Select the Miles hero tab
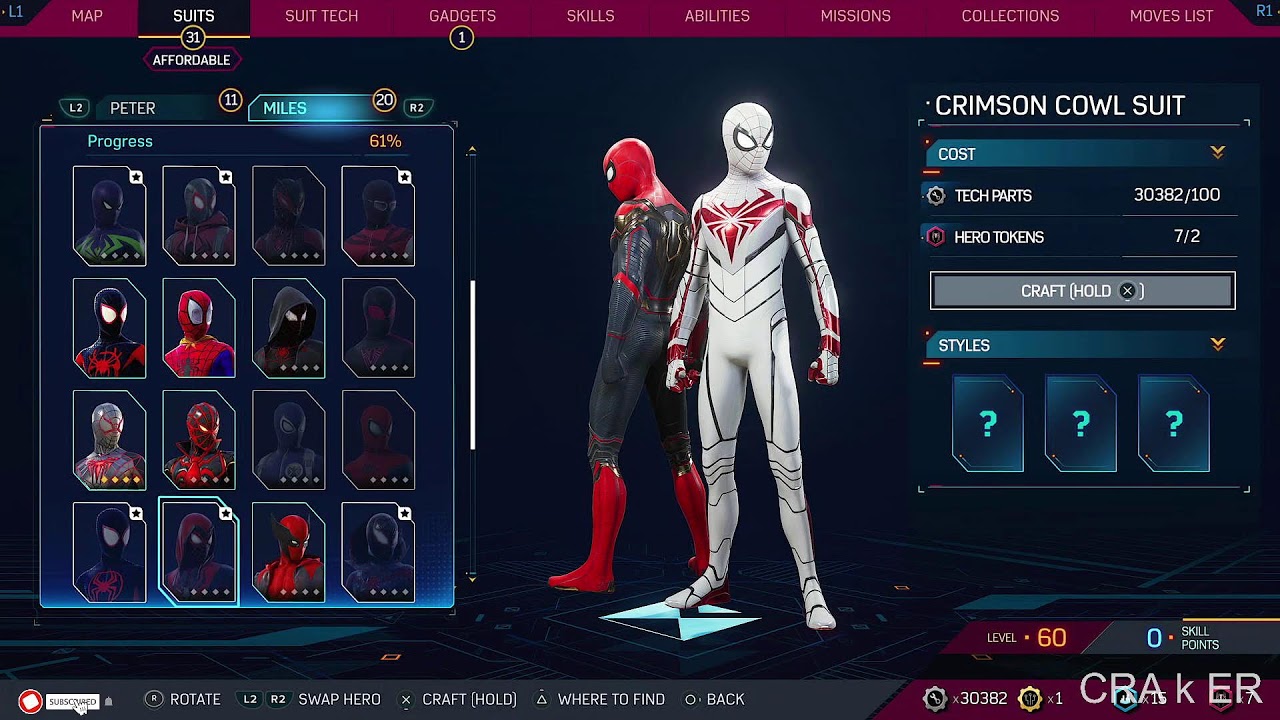The width and height of the screenshot is (1280, 720). tap(285, 108)
